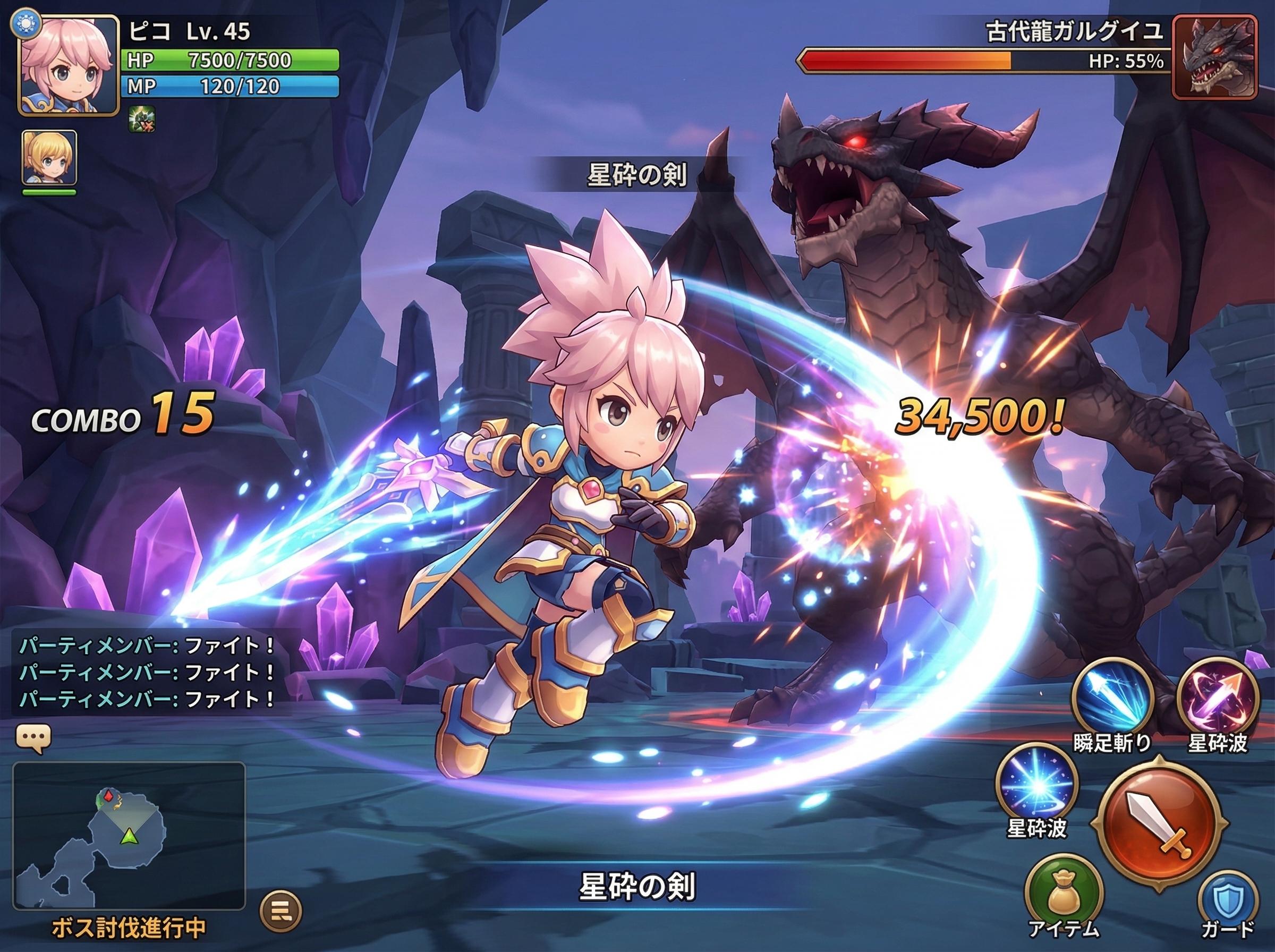The height and width of the screenshot is (952, 1275).
Task: Select the blonde party member portrait
Action: [x=49, y=157]
